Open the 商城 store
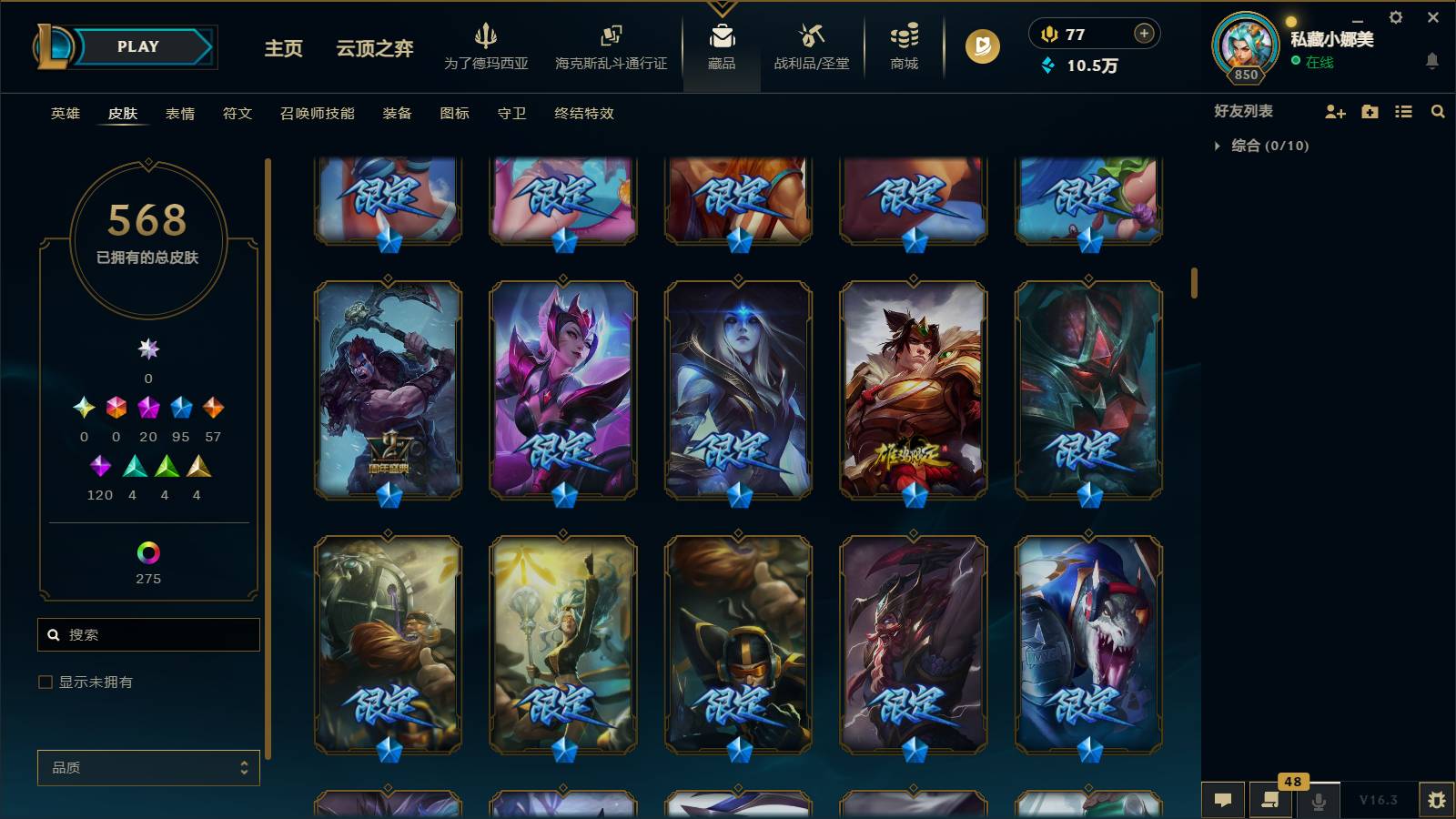Viewport: 1456px width, 819px height. click(x=902, y=47)
